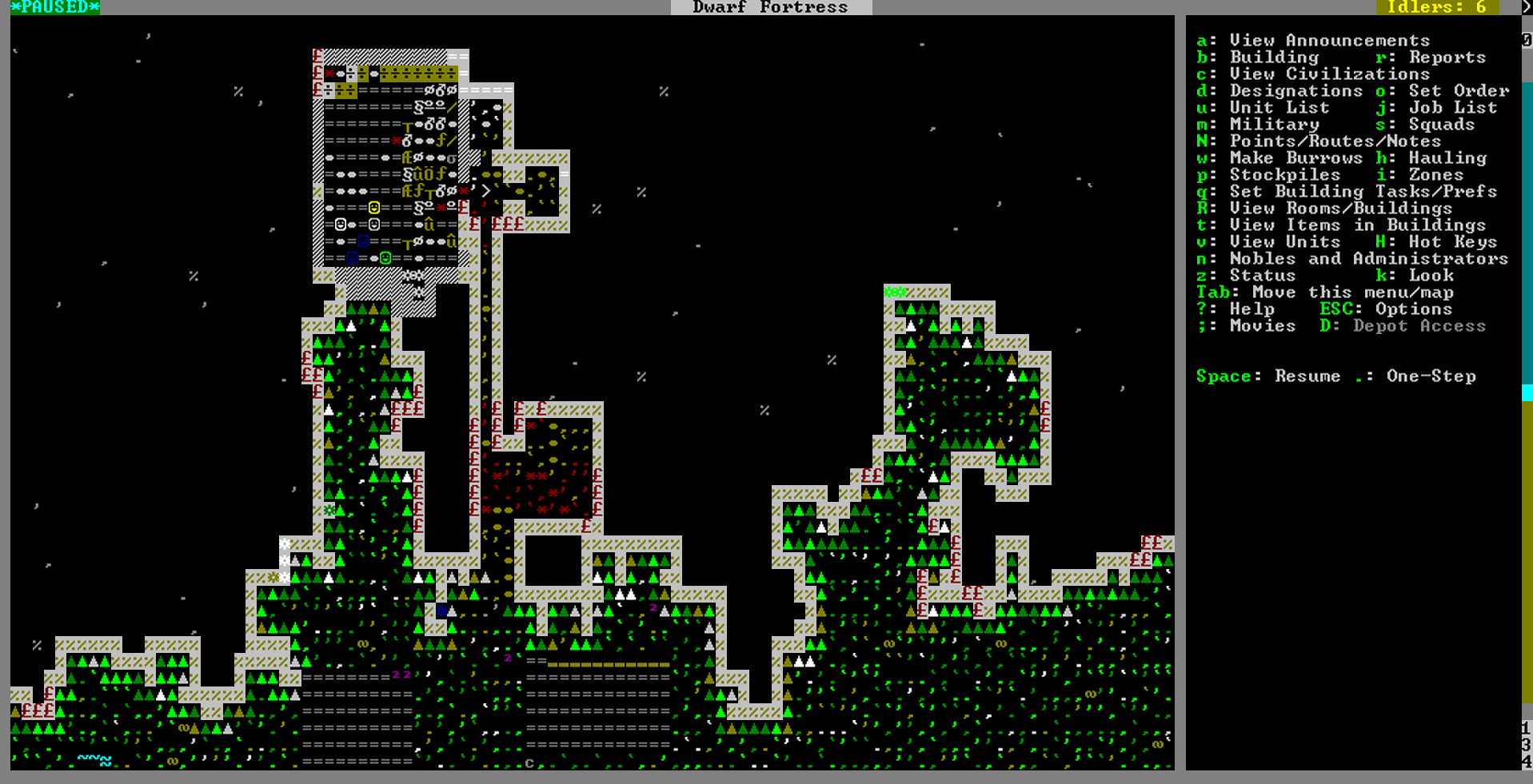Open Nobles and Administrators screen
This screenshot has height=784, width=1533.
[x=1368, y=258]
